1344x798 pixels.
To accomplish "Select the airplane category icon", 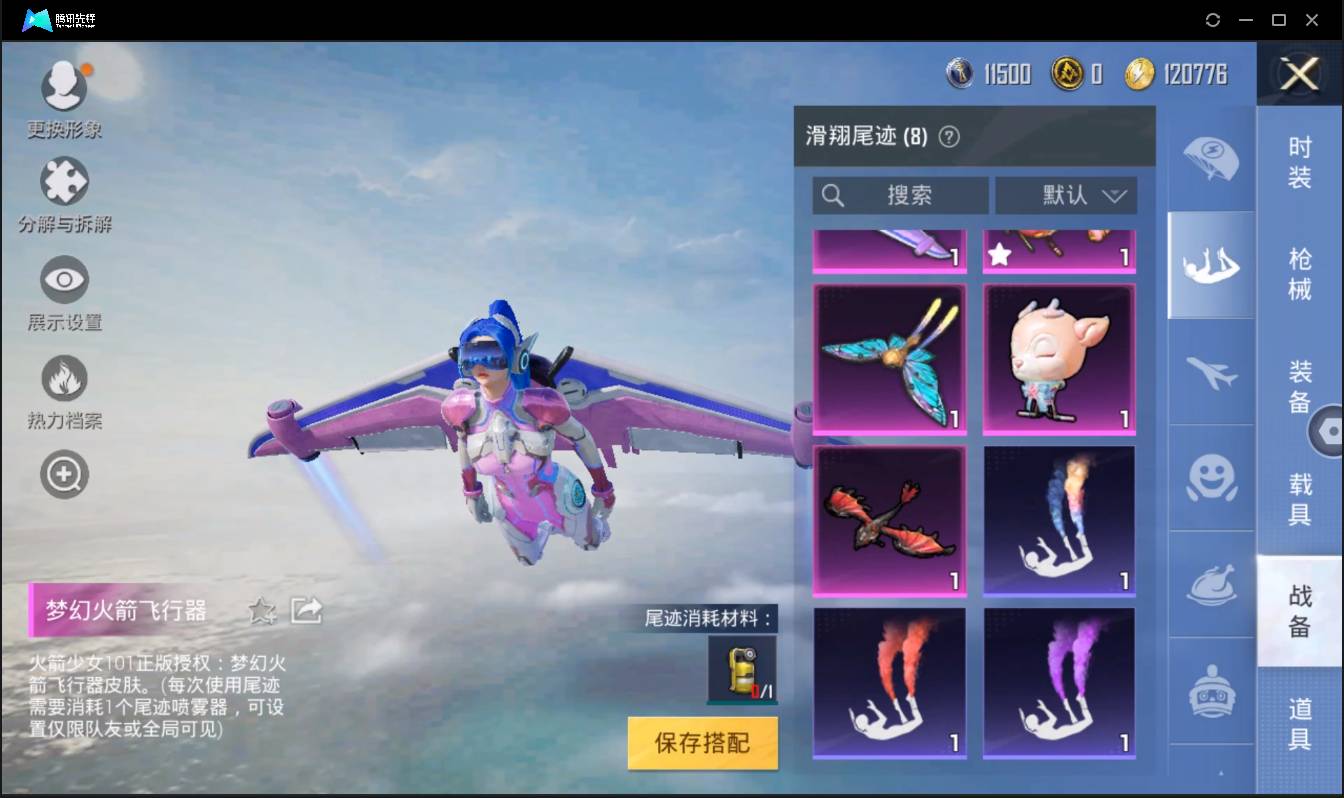I will pos(1211,372).
